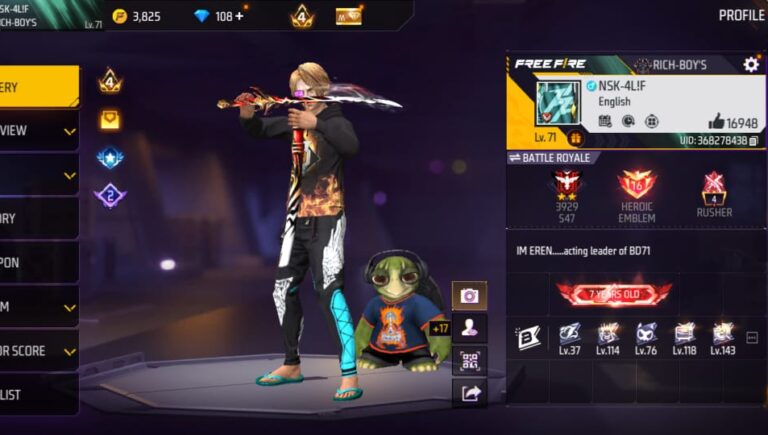Toggle the Battle Royale mode switcher
The width and height of the screenshot is (768, 435).
point(553,157)
